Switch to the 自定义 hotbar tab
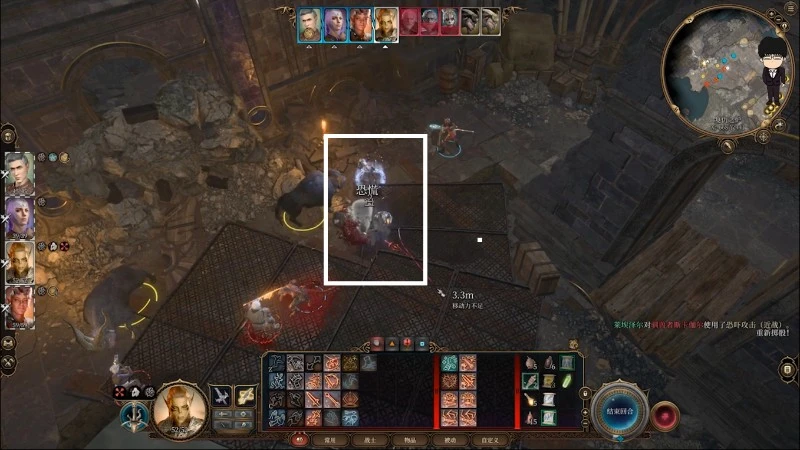 coord(491,439)
